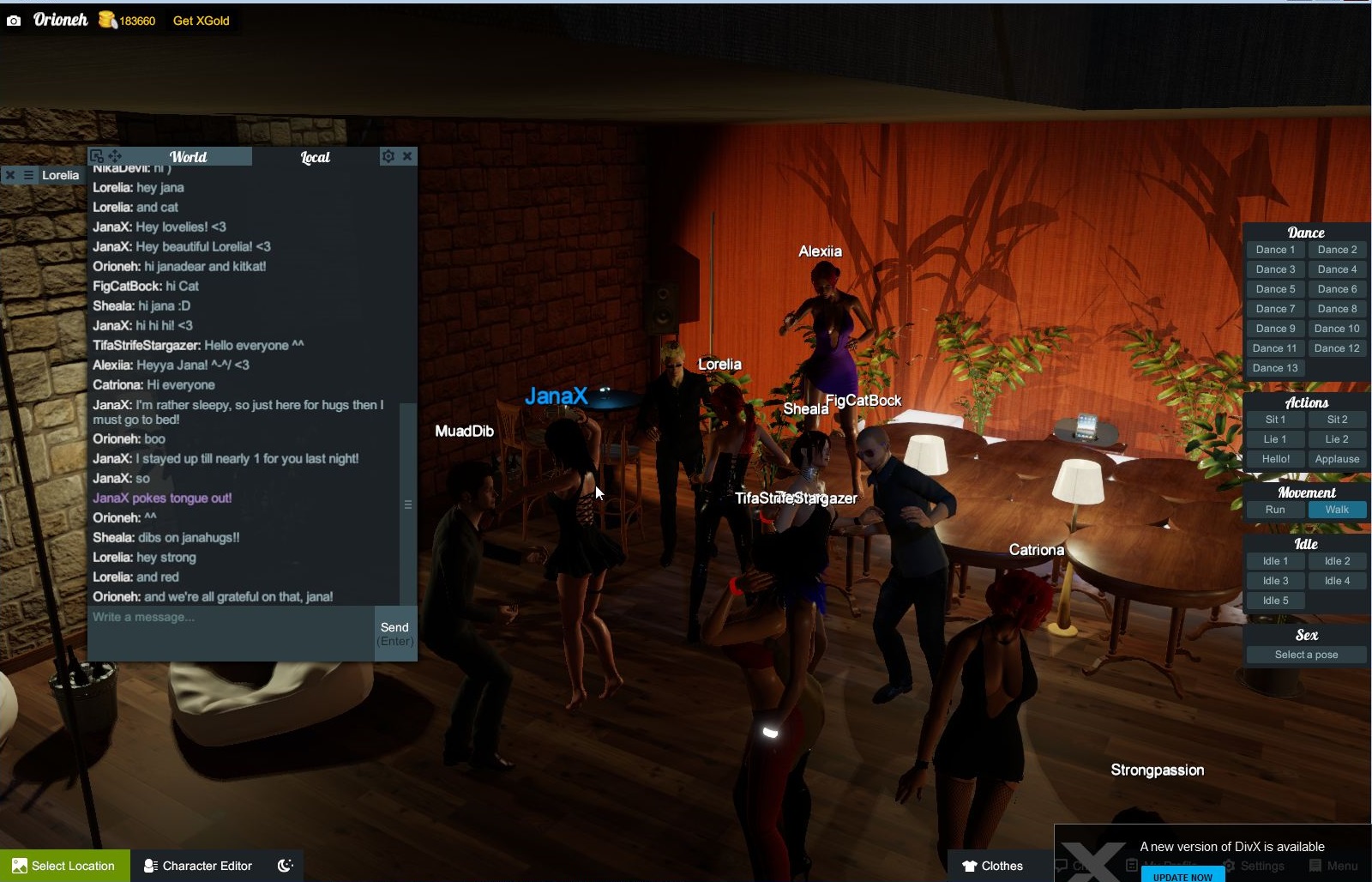Take a screenshot with camera icon
This screenshot has width=1372, height=882.
pos(14,21)
